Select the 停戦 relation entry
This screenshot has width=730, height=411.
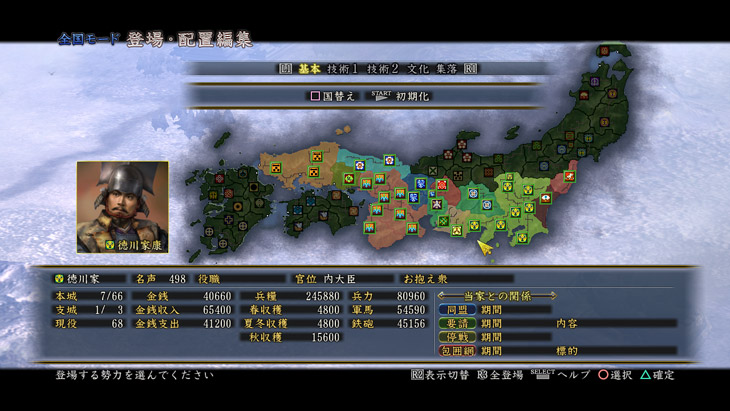click(456, 337)
